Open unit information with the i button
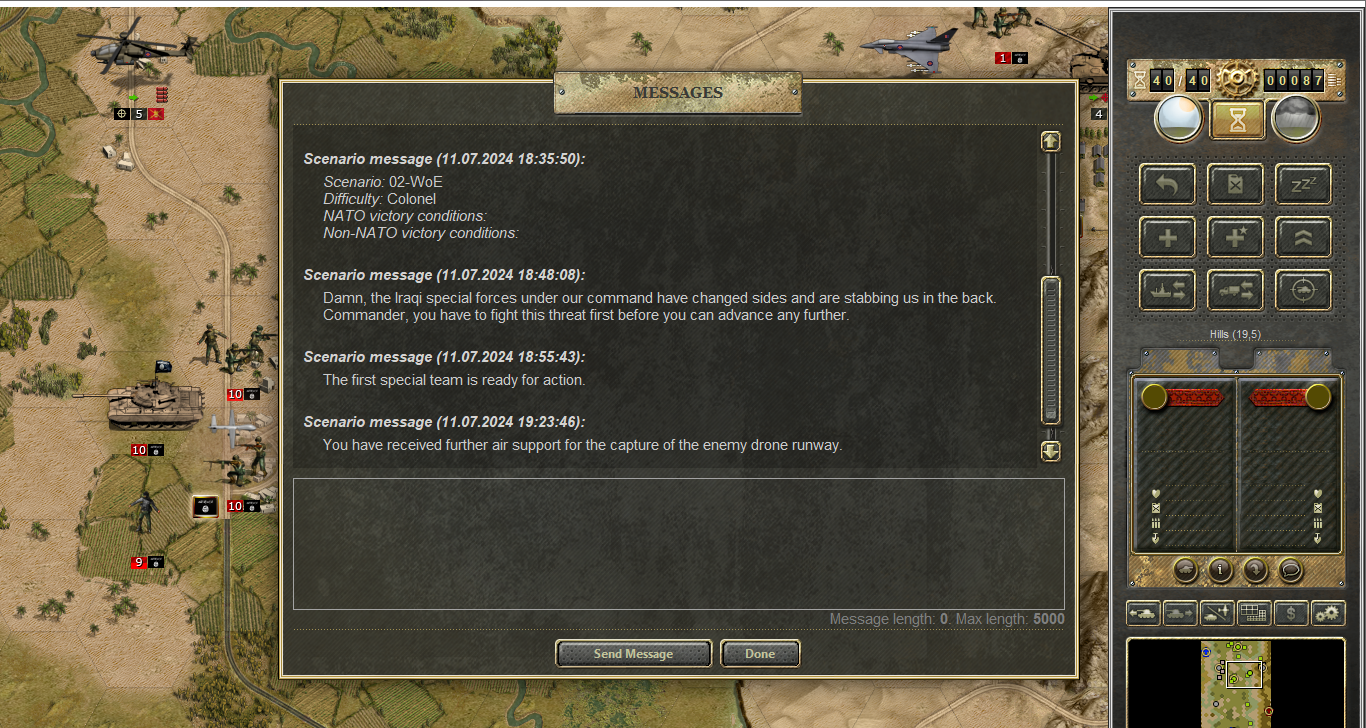The width and height of the screenshot is (1366, 728). (1220, 569)
